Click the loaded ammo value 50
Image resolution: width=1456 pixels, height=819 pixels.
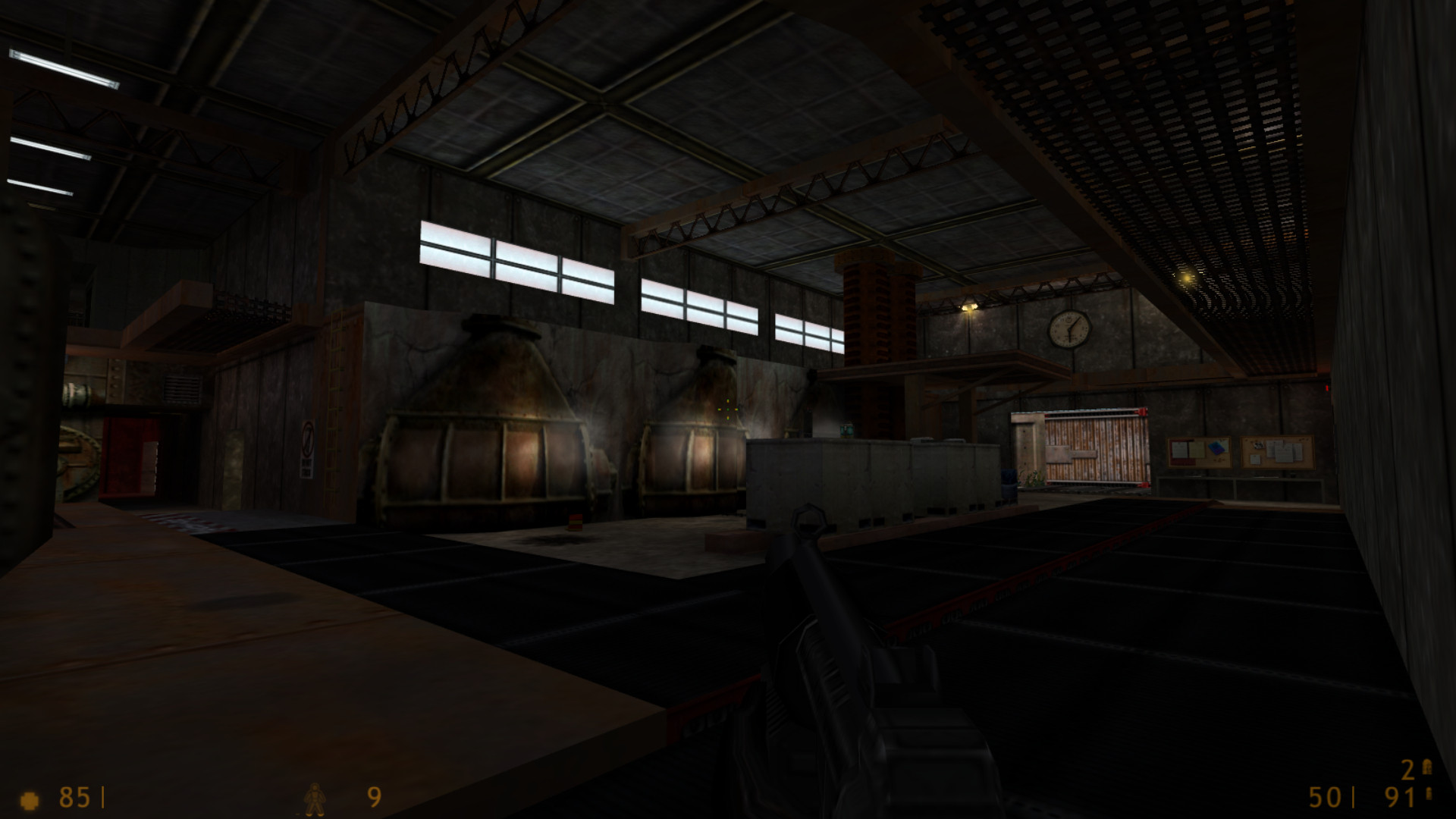(x=1323, y=798)
